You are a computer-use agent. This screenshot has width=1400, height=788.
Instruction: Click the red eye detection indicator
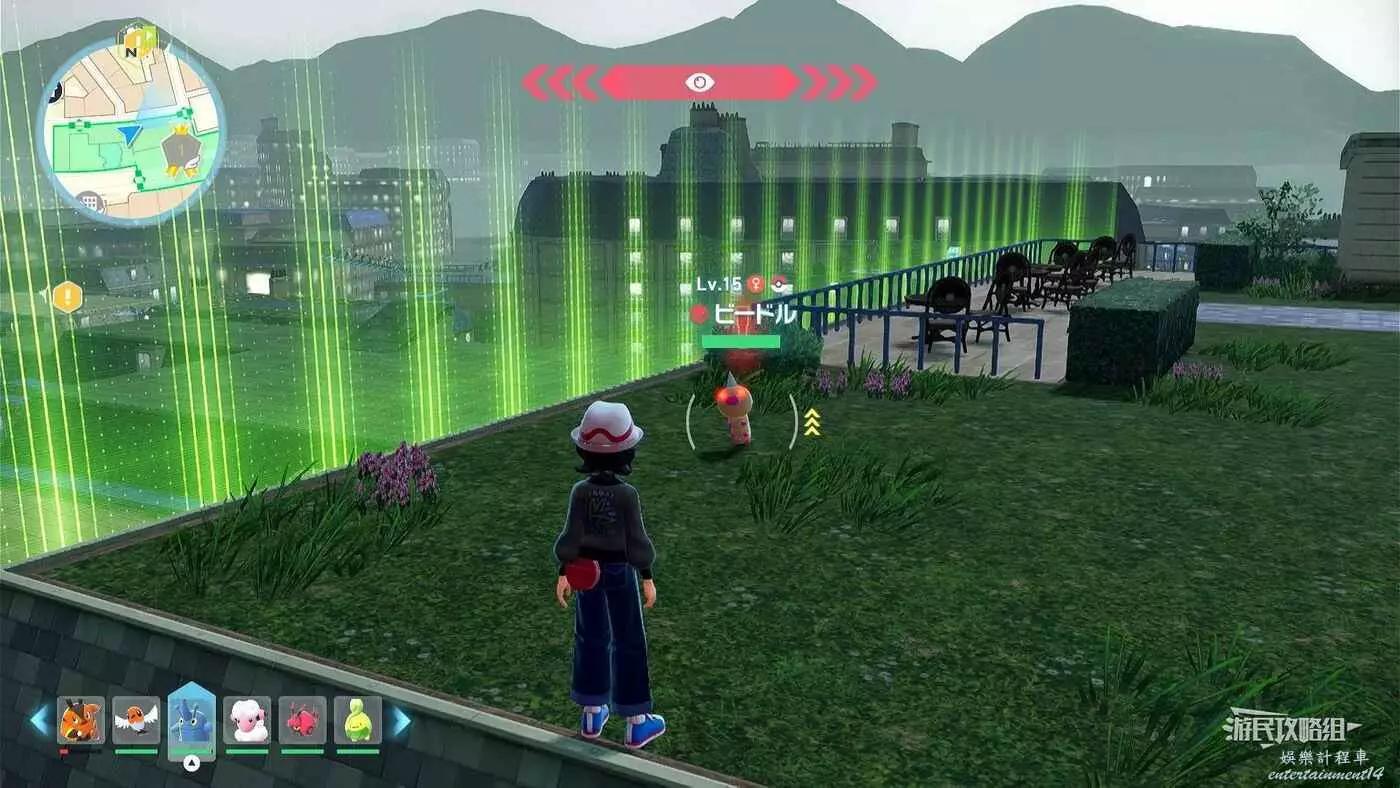[699, 82]
